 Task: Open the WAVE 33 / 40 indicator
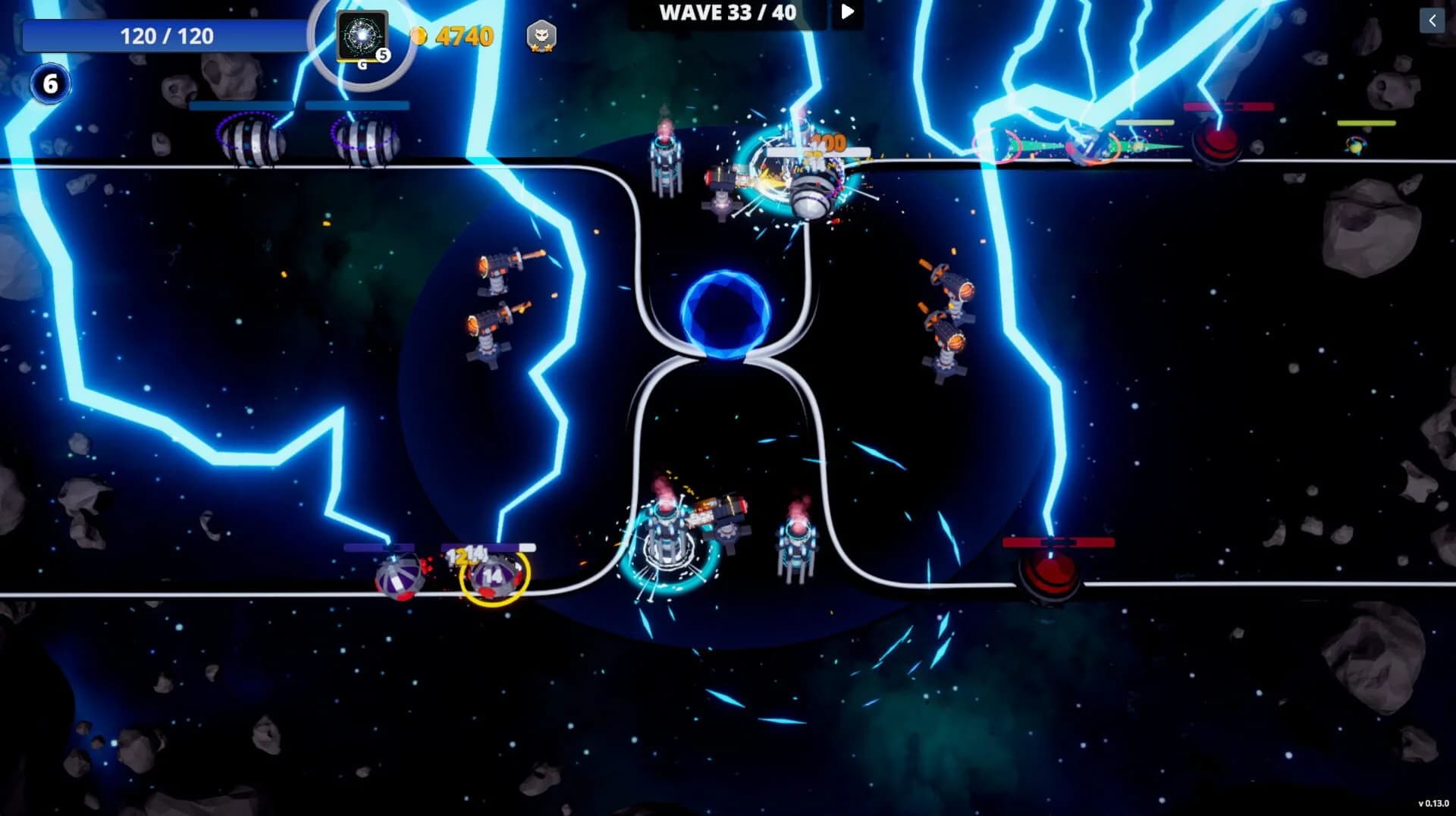[726, 12]
